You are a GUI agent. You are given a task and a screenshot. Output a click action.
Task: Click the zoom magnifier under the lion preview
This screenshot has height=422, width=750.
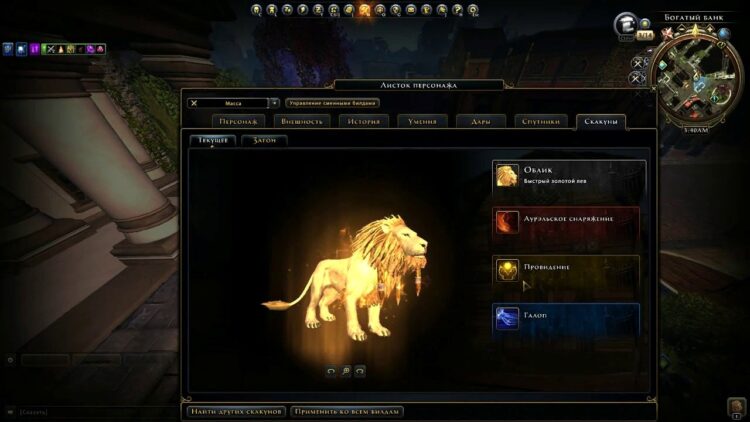point(345,371)
